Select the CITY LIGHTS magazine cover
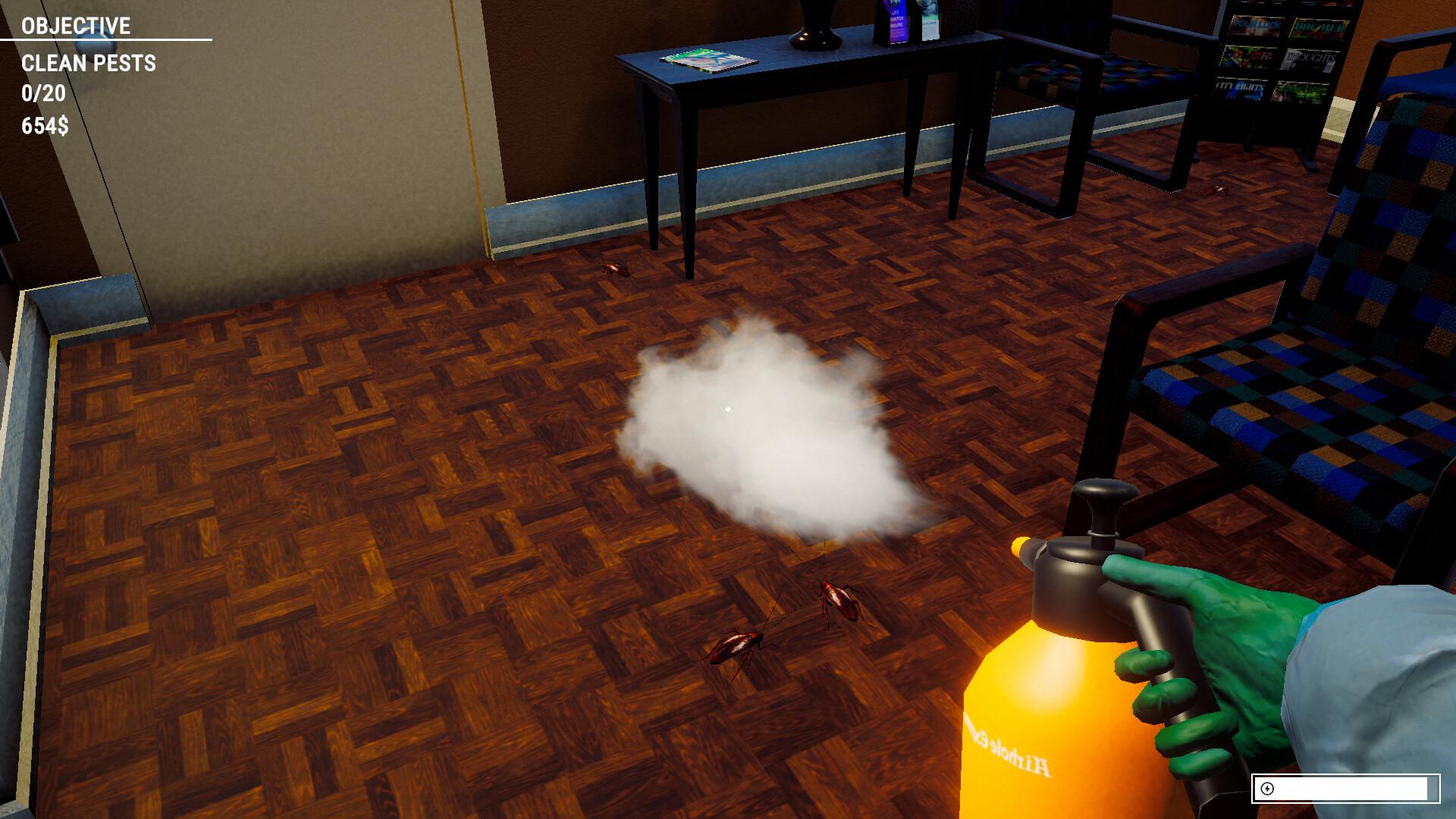 [x=1240, y=89]
